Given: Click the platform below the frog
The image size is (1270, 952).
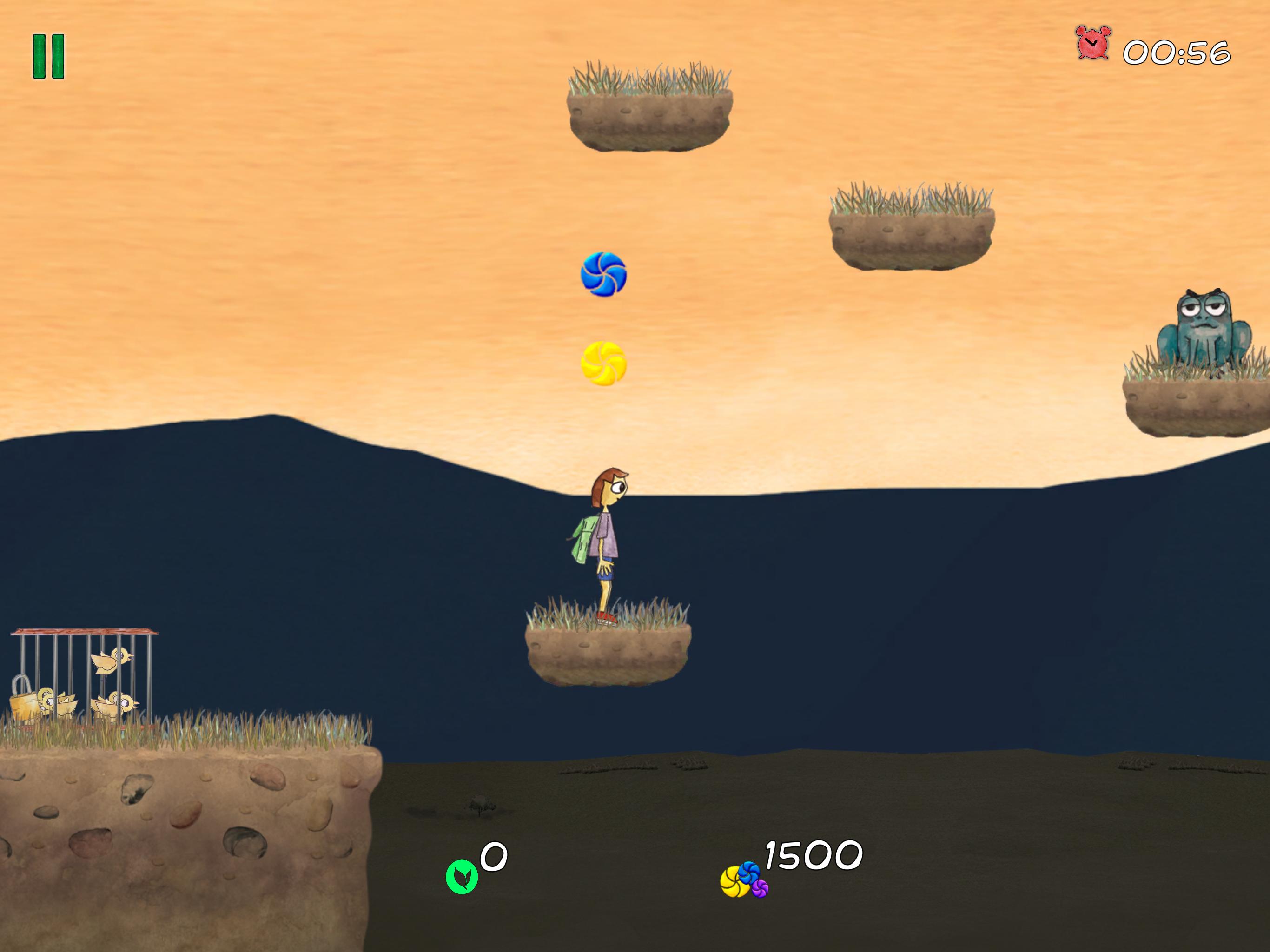Looking at the screenshot, I should pyautogui.click(x=1194, y=410).
